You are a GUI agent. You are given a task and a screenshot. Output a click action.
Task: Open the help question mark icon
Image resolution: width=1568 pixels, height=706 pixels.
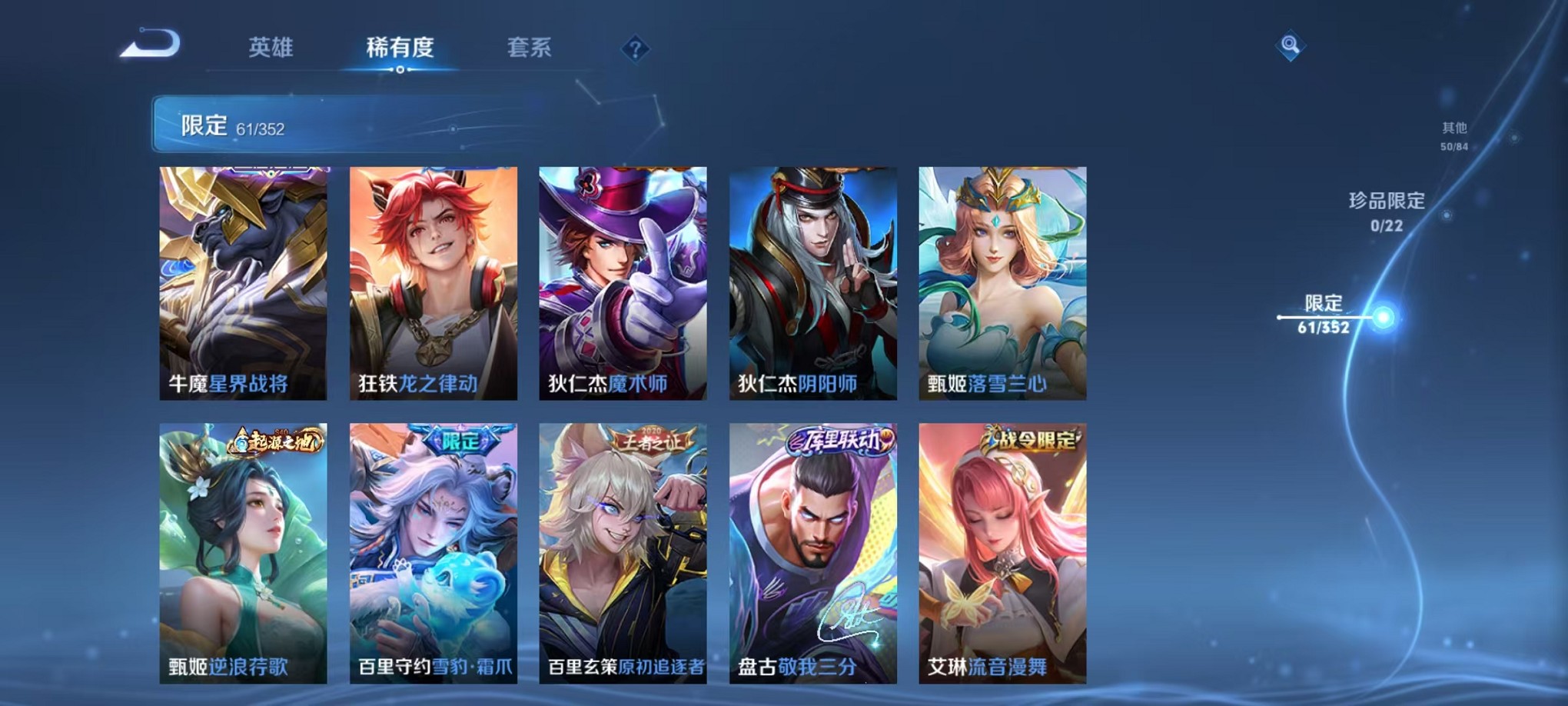635,49
